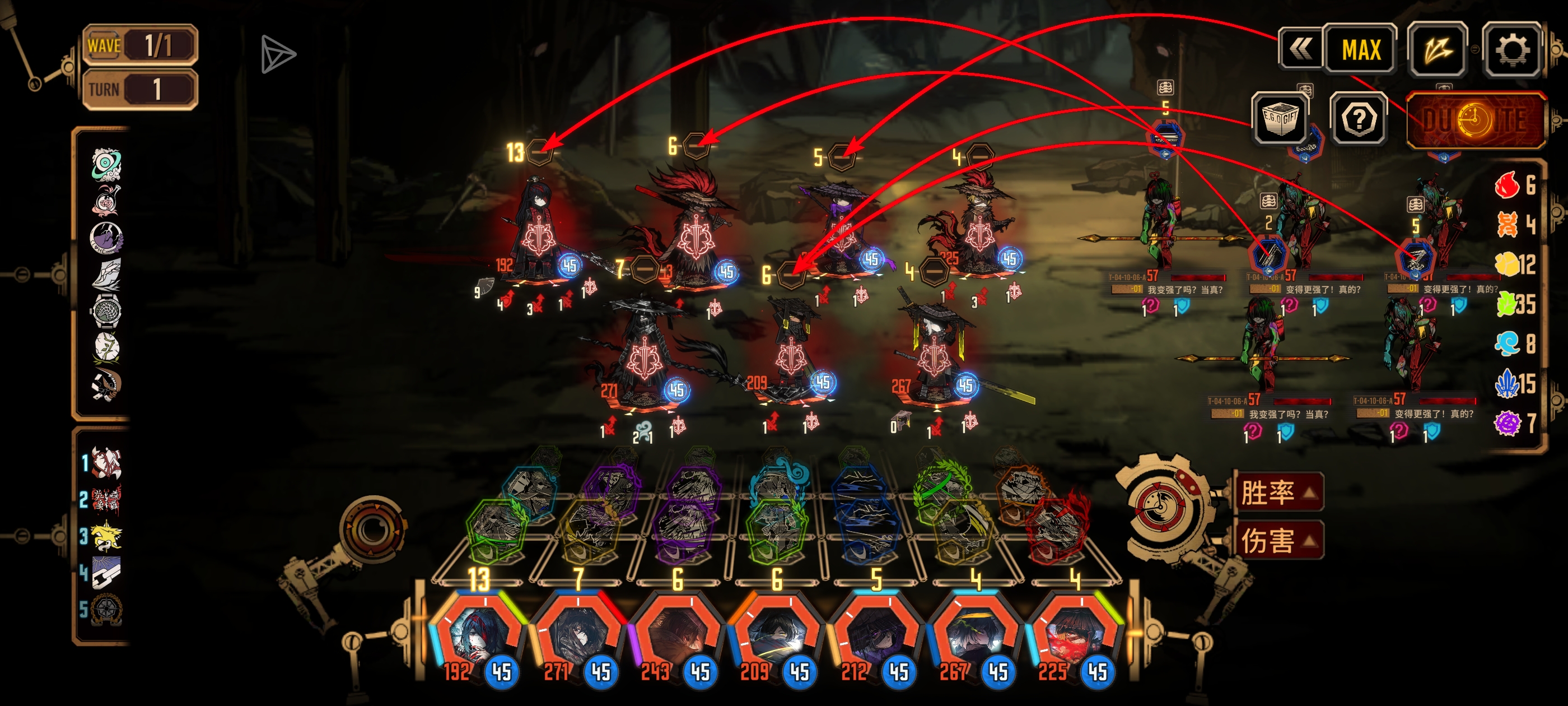Select the wristwatch gift icon
Viewport: 1568px width, 706px height.
[107, 310]
